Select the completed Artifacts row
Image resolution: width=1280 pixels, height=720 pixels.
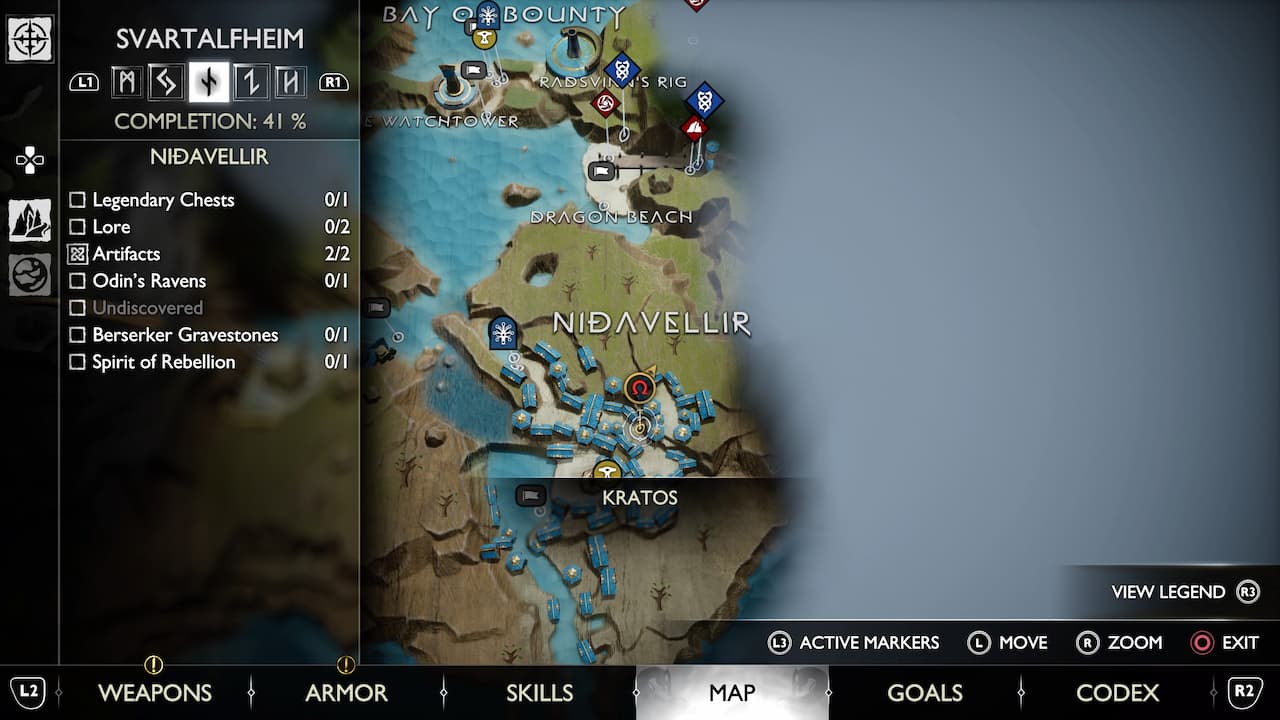point(126,254)
